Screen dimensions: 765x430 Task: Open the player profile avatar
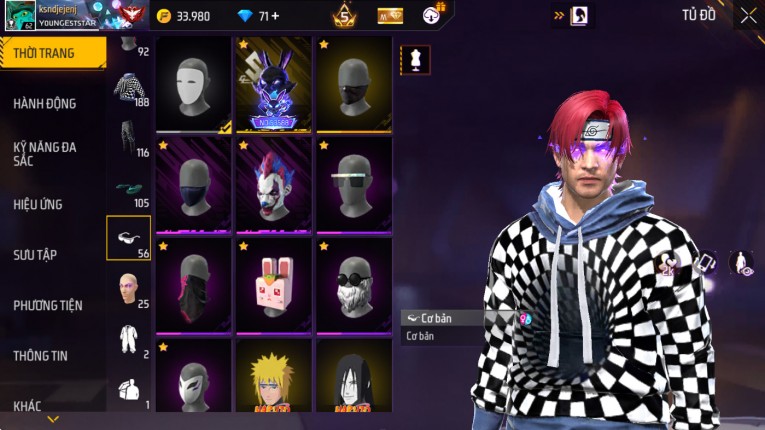[20, 14]
